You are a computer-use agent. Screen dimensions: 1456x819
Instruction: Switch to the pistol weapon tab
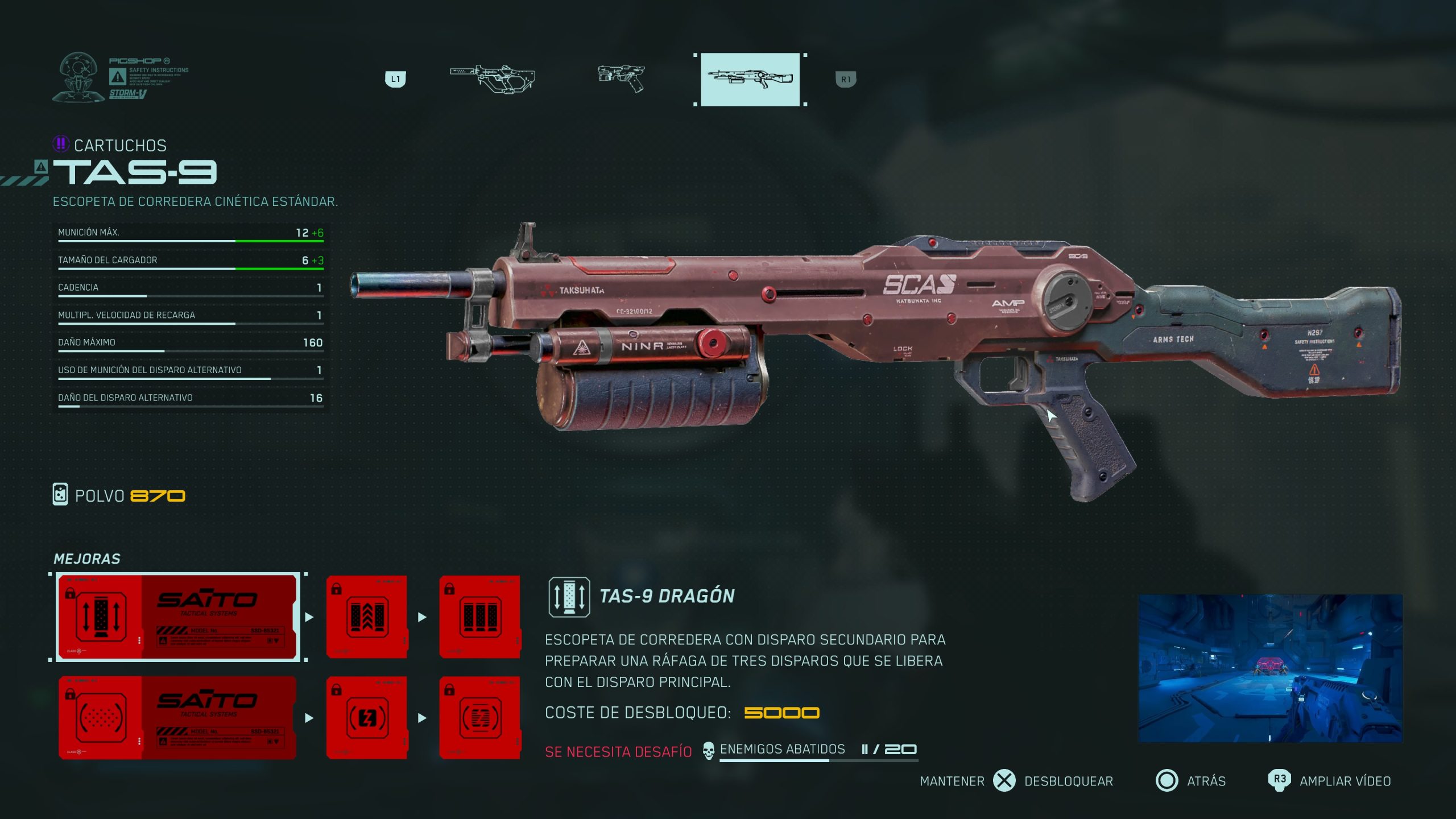pyautogui.click(x=621, y=79)
